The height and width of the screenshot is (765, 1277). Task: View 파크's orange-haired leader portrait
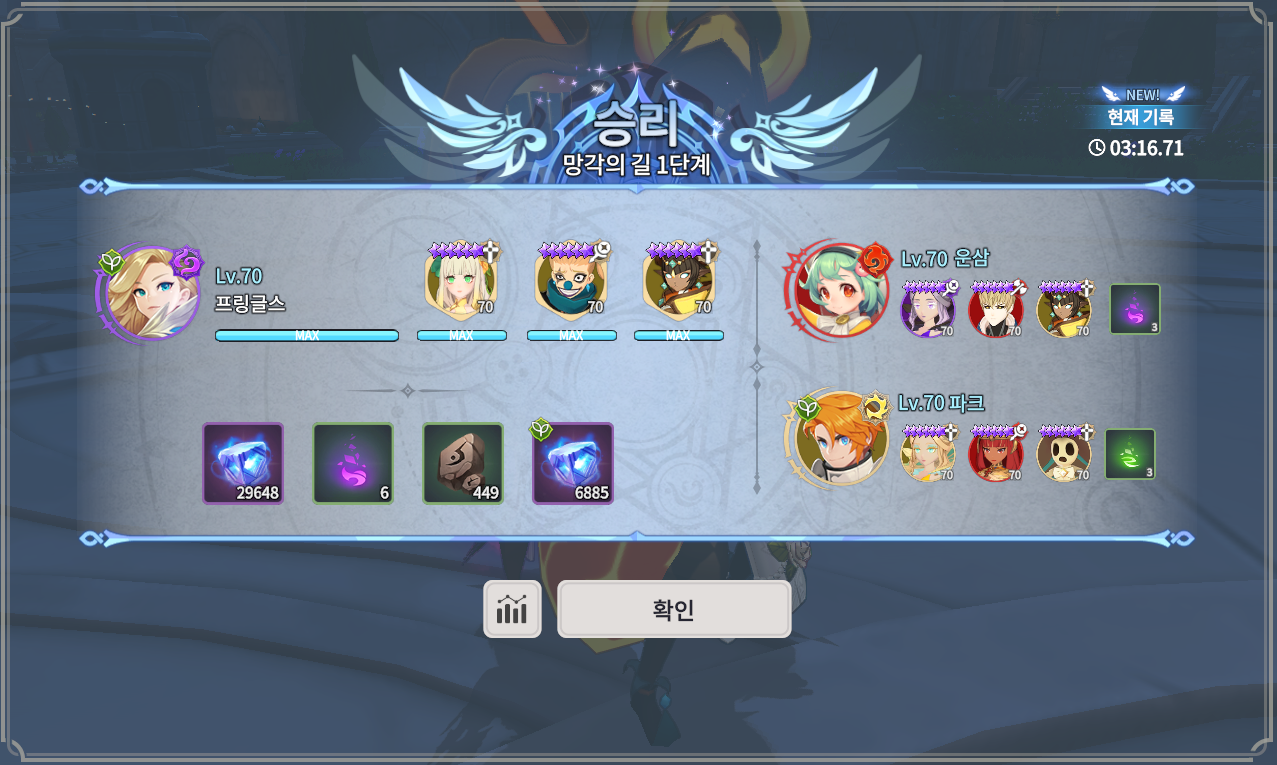click(x=838, y=438)
